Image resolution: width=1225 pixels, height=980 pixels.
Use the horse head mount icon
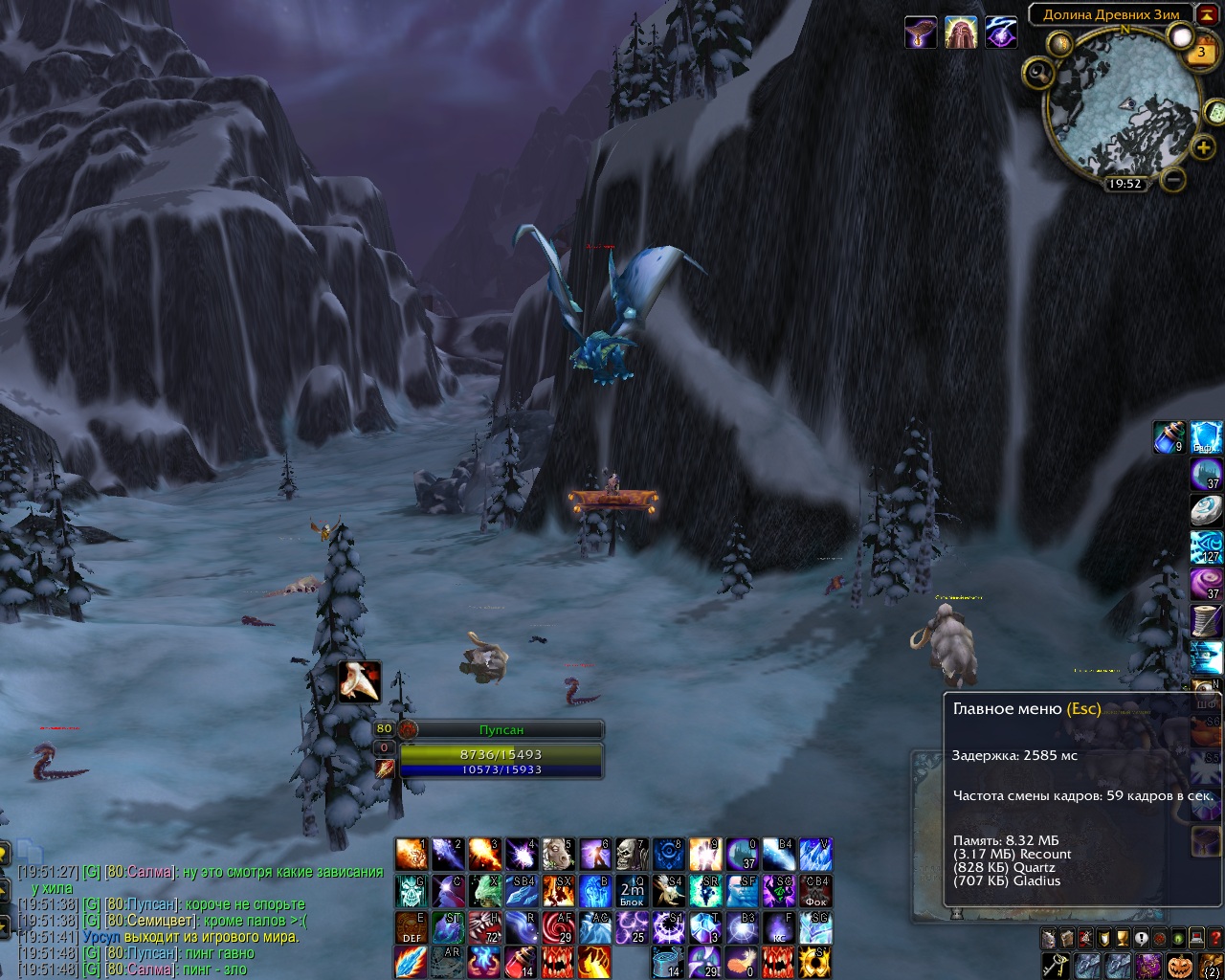click(557, 854)
